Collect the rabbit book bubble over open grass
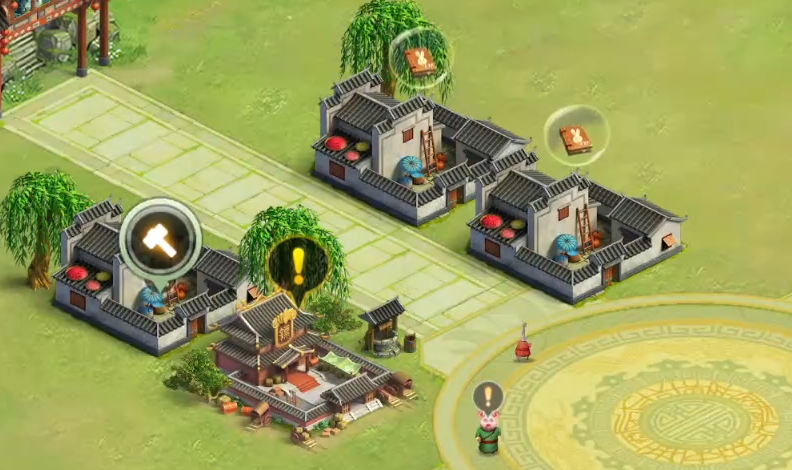The image size is (792, 470). (x=575, y=138)
